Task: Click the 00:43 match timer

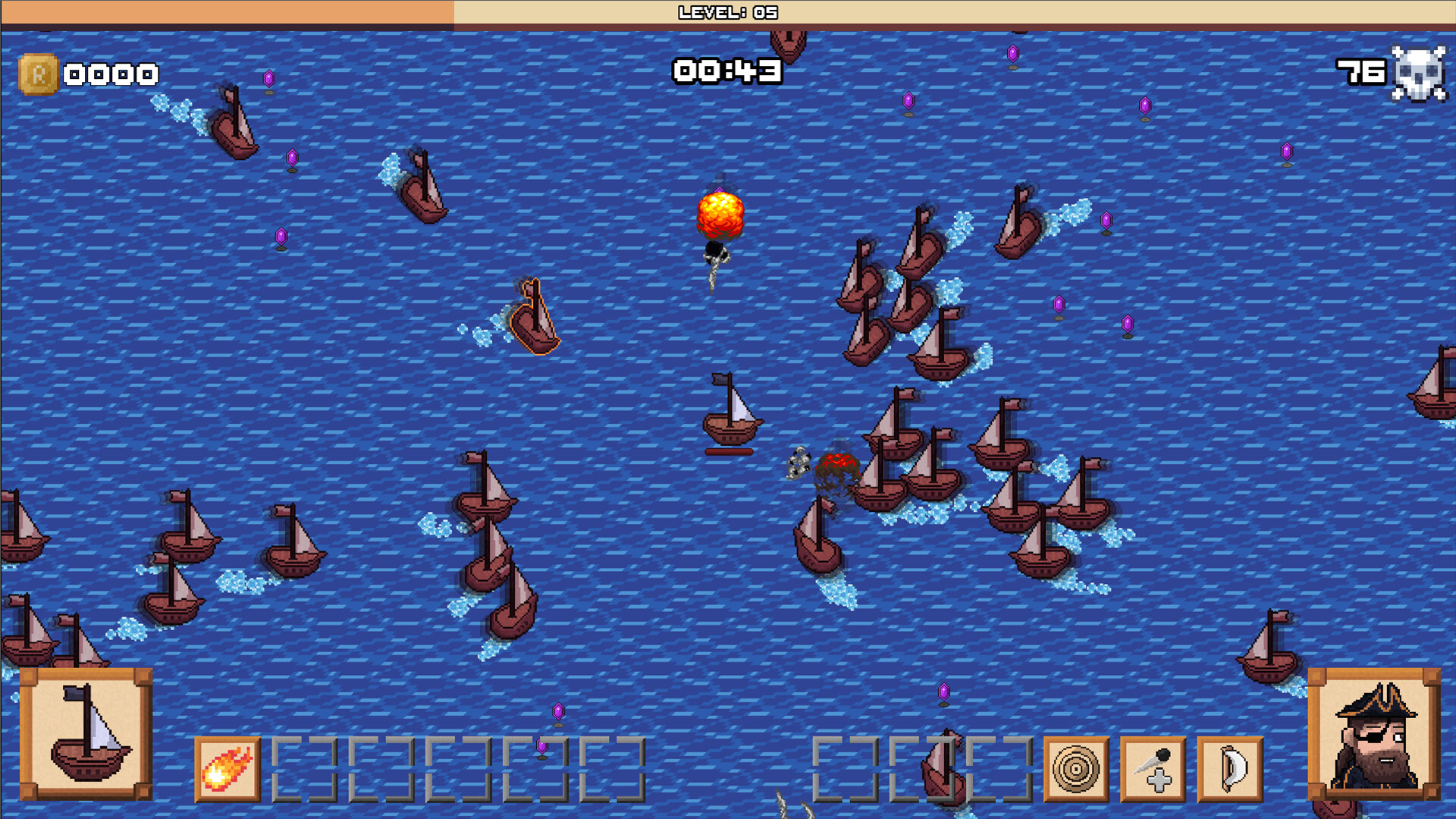Action: pyautogui.click(x=726, y=71)
